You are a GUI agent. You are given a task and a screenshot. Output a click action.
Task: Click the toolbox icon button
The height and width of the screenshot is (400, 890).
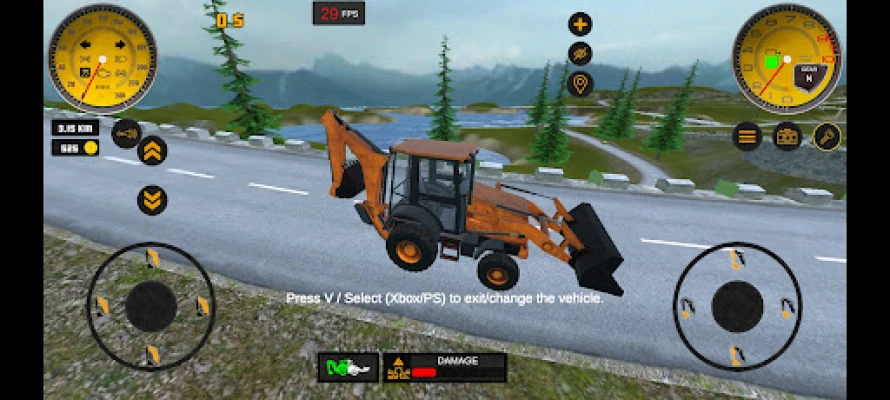[x=787, y=136]
